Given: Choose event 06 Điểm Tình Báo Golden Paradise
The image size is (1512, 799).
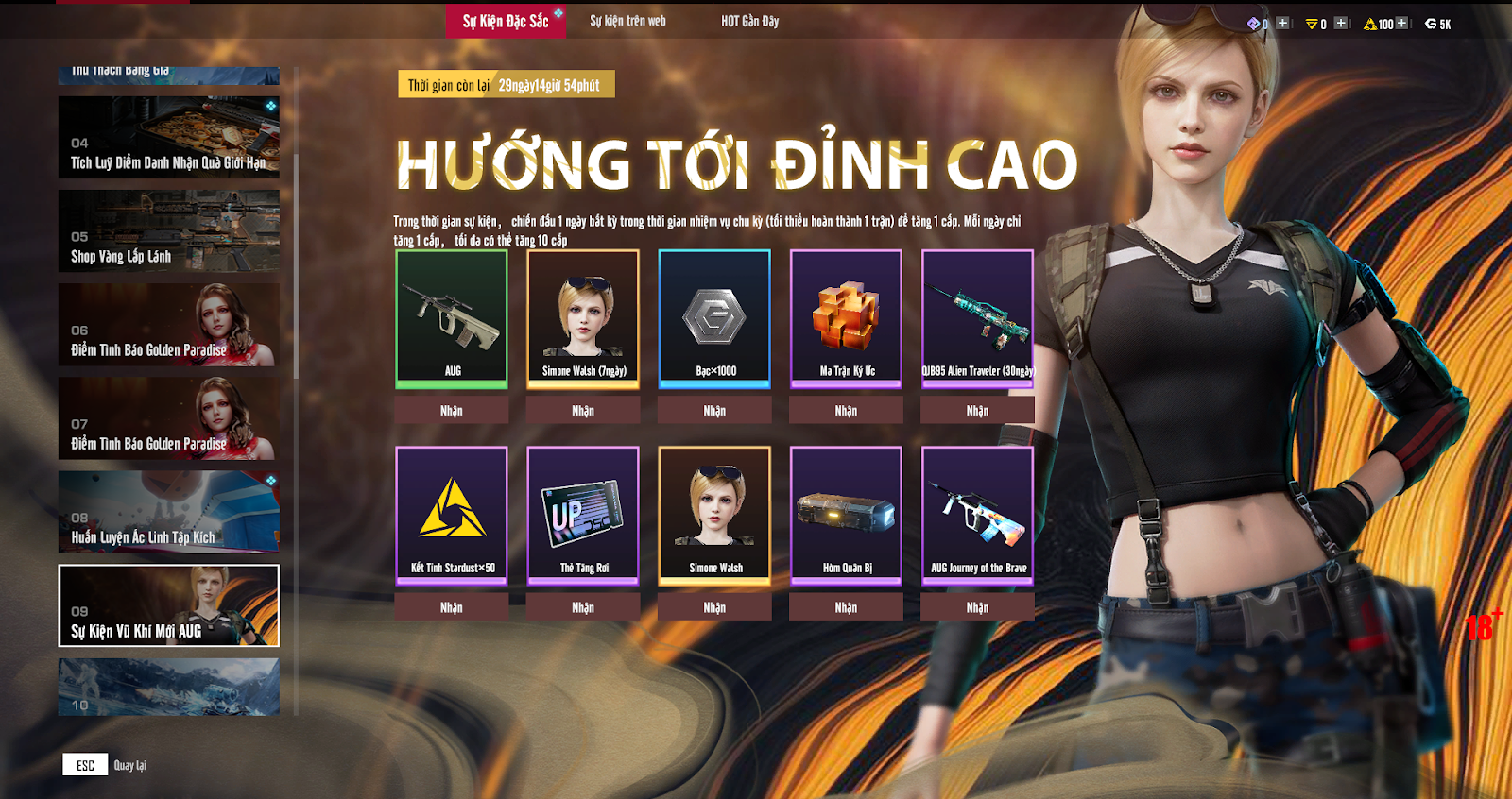Looking at the screenshot, I should tap(168, 325).
